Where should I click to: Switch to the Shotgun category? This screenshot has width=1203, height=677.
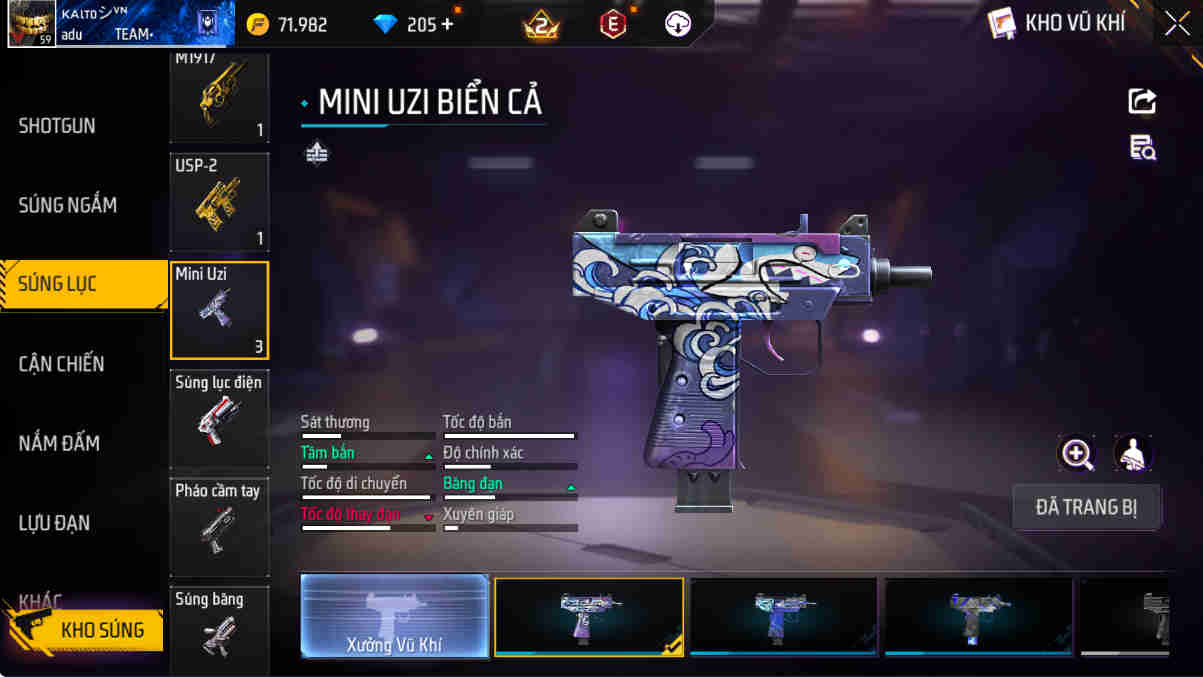(x=57, y=126)
